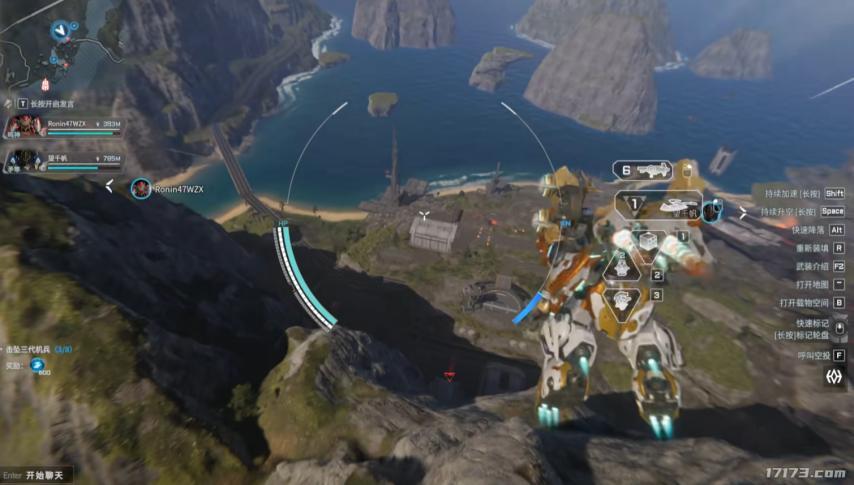This screenshot has height=485, width=854.
Task: Activate the cube item in slot 1
Action: click(647, 240)
